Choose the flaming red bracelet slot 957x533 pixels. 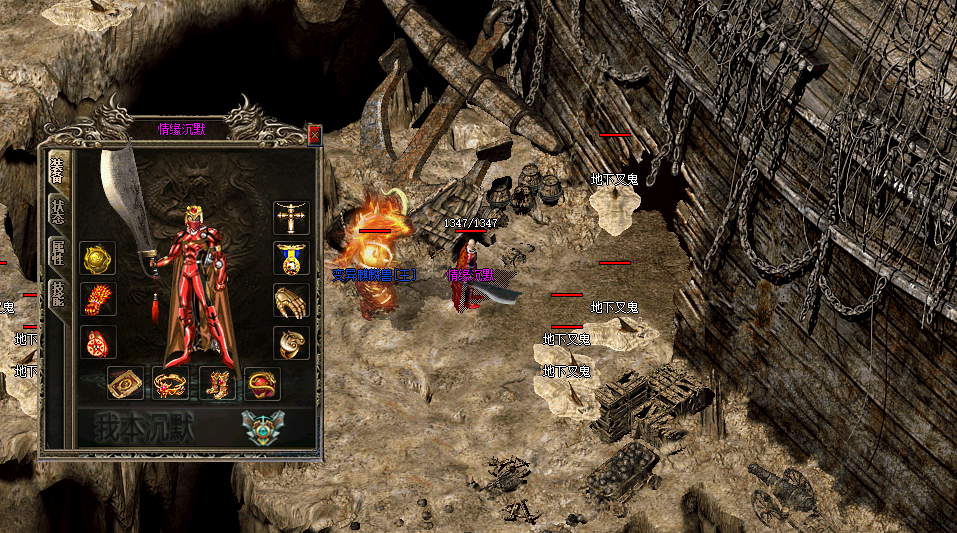click(x=98, y=300)
